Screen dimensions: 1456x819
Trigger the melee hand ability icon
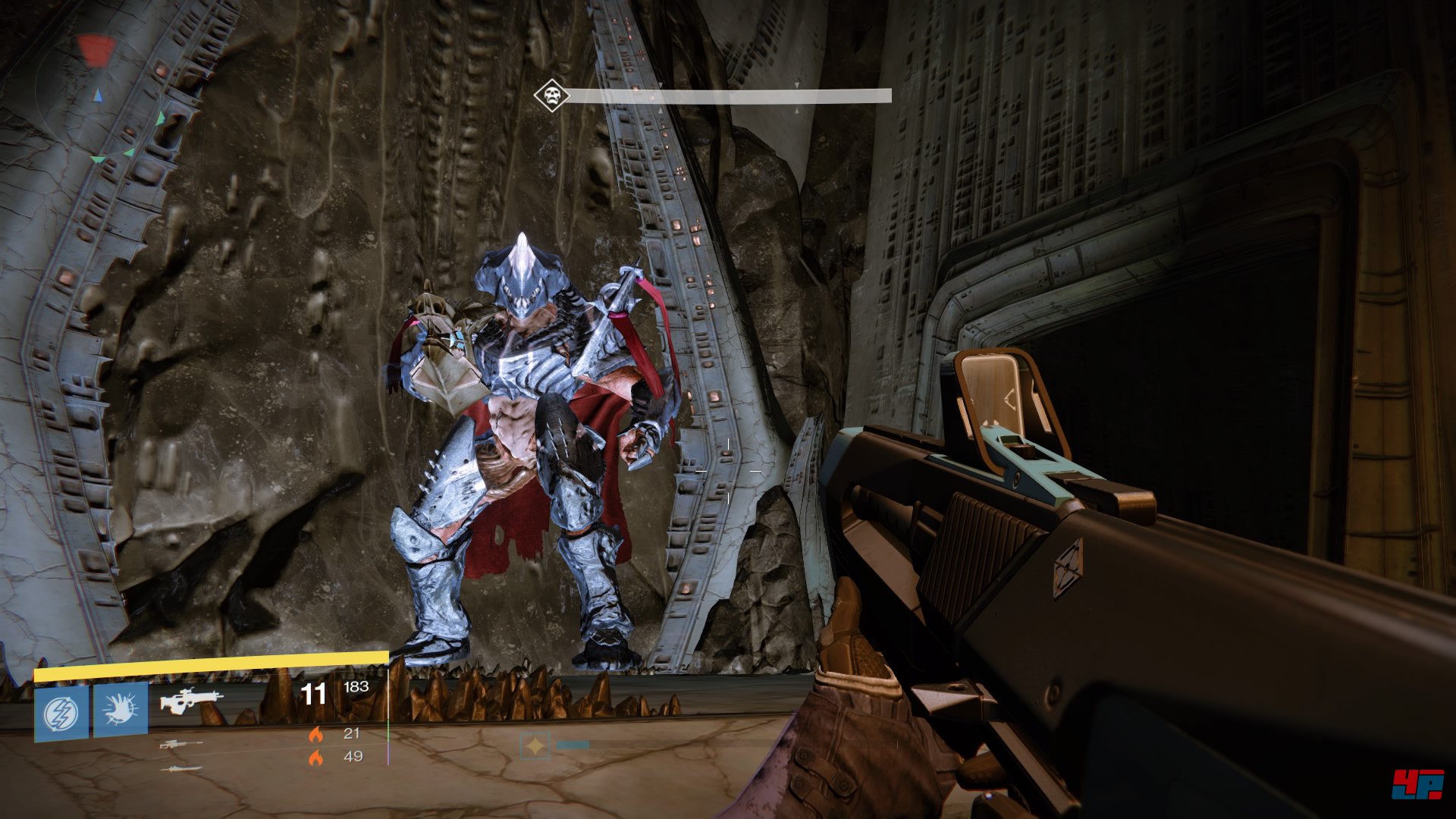pos(120,711)
